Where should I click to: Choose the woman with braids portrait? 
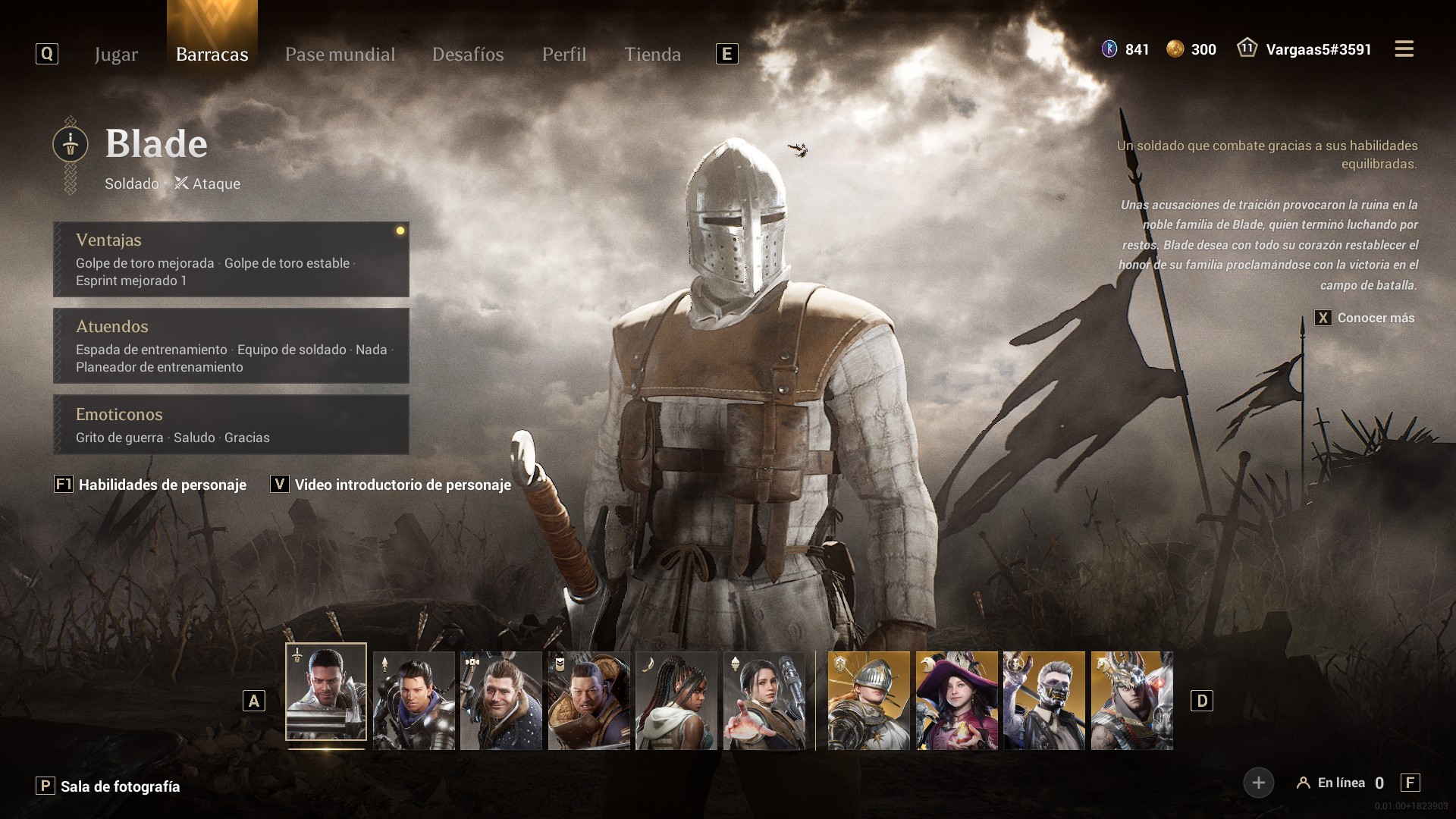(676, 701)
